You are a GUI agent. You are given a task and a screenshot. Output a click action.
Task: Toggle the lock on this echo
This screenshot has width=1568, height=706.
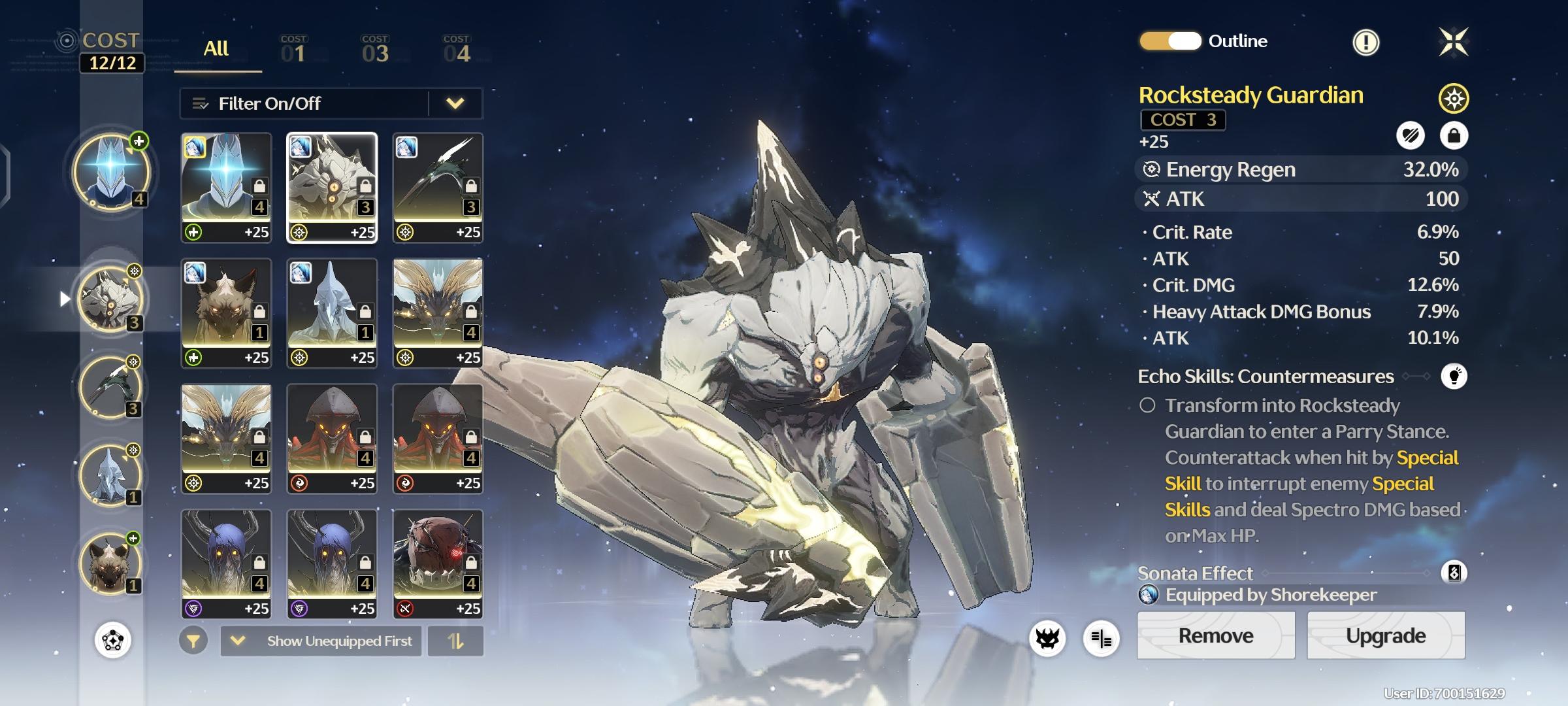coord(1454,136)
